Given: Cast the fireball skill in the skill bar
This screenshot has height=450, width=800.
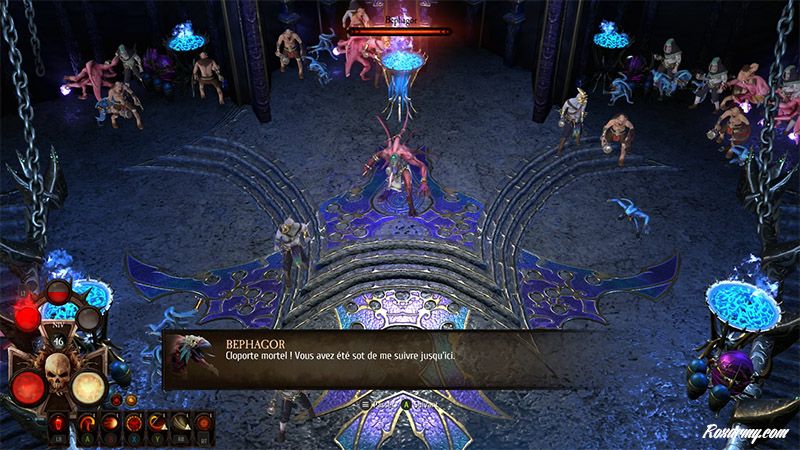Looking at the screenshot, I should tap(109, 420).
